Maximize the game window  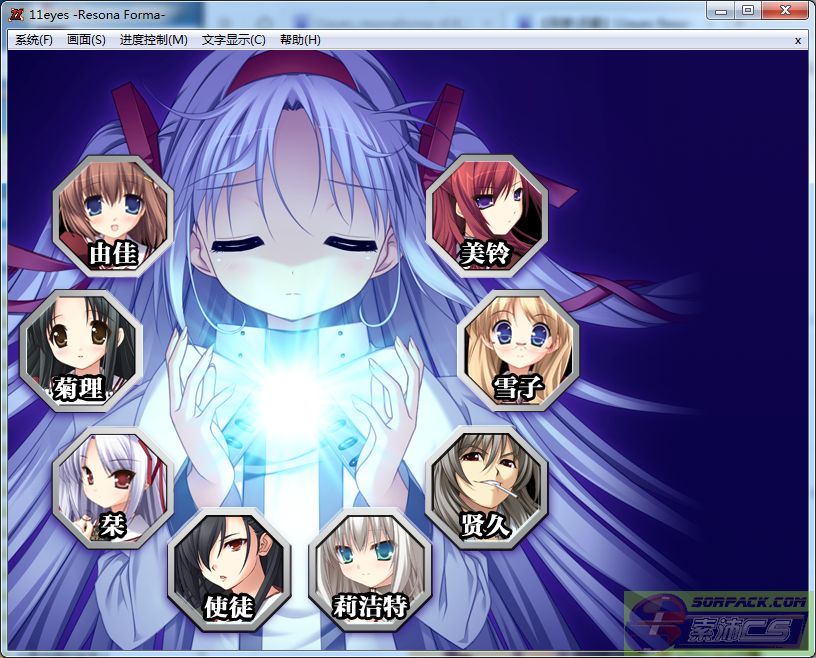[747, 10]
